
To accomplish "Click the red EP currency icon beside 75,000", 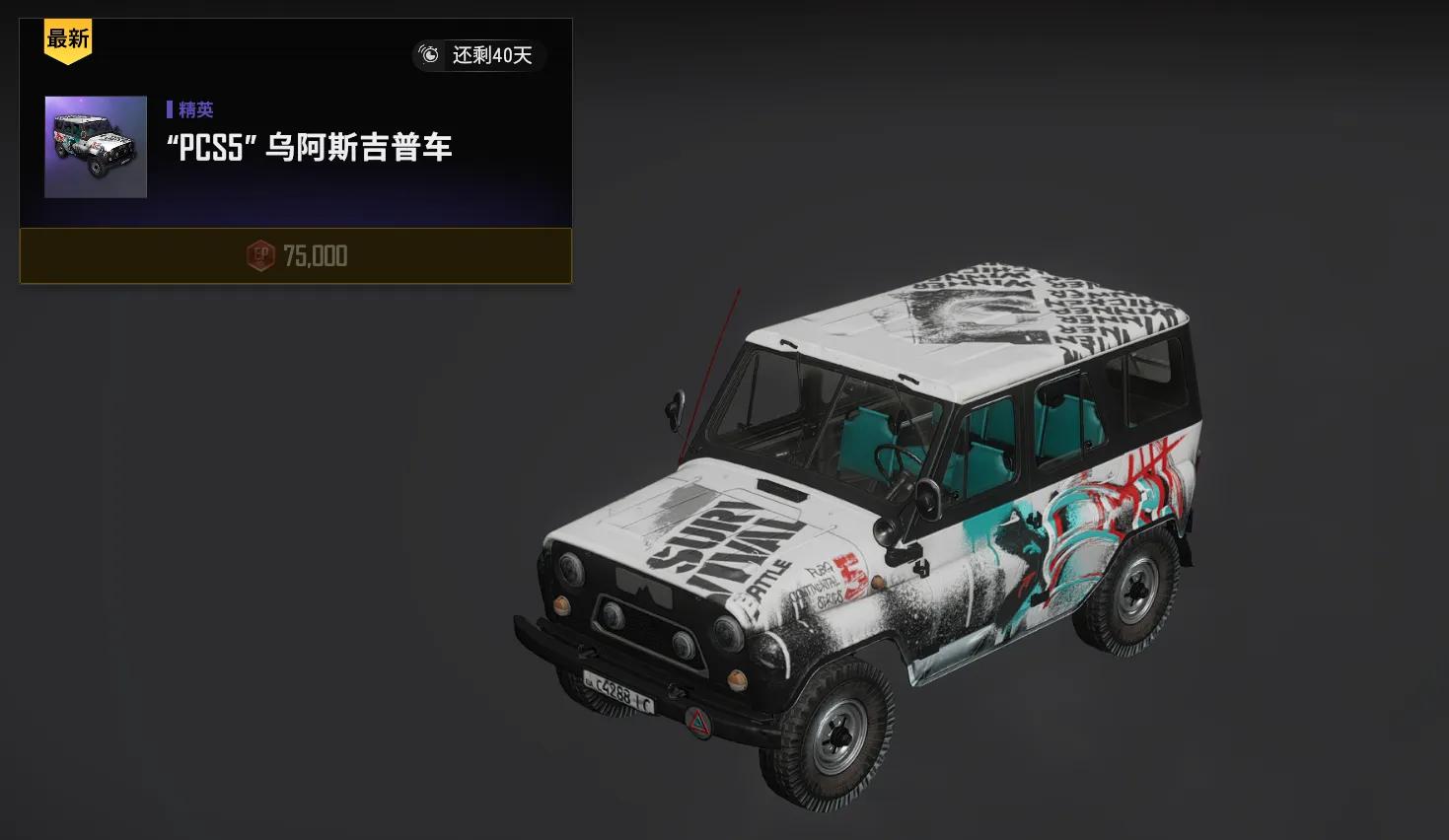I will (259, 256).
